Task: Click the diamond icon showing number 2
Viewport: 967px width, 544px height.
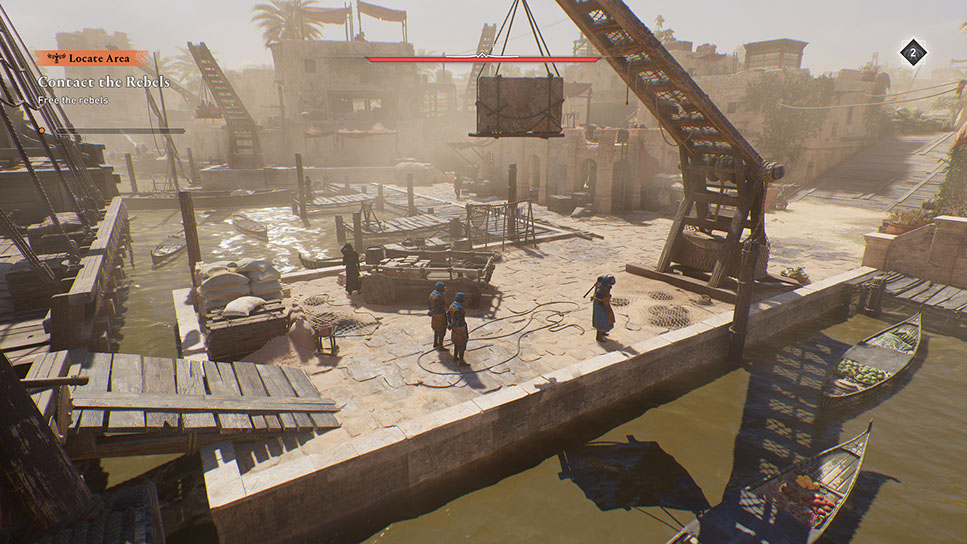Action: (x=912, y=53)
